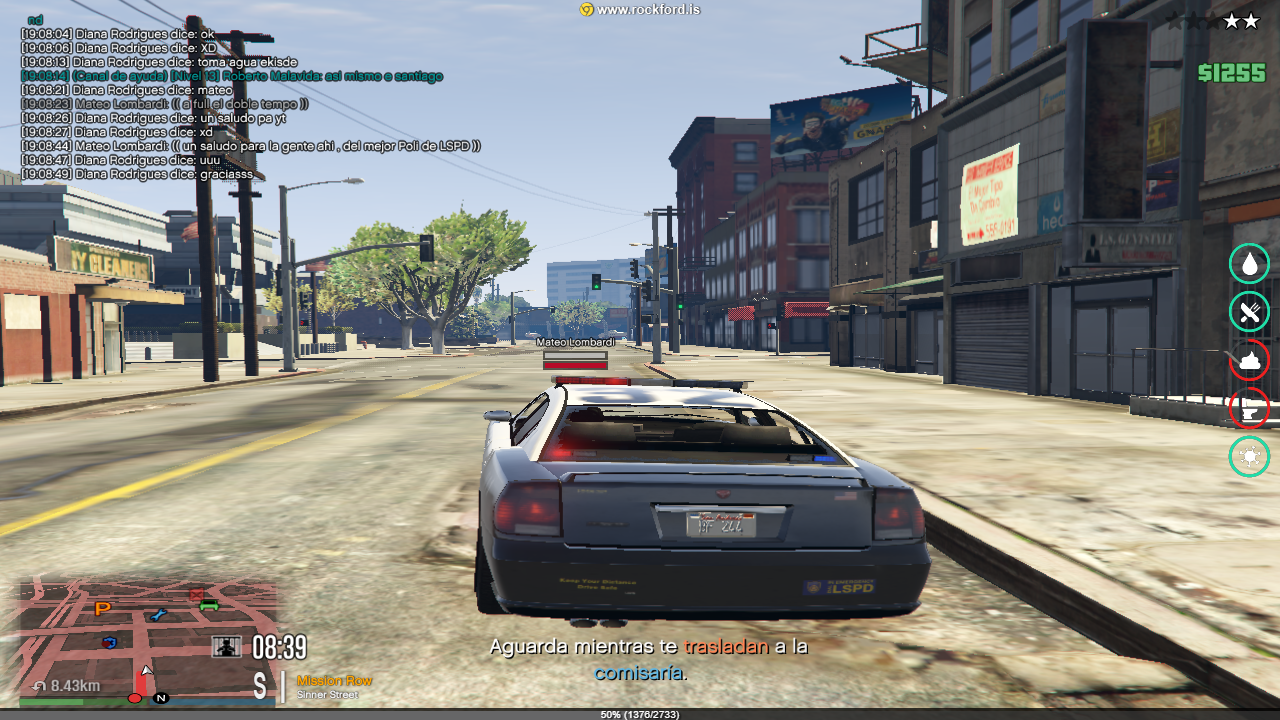Select the blue police shield map marker

[x=109, y=642]
